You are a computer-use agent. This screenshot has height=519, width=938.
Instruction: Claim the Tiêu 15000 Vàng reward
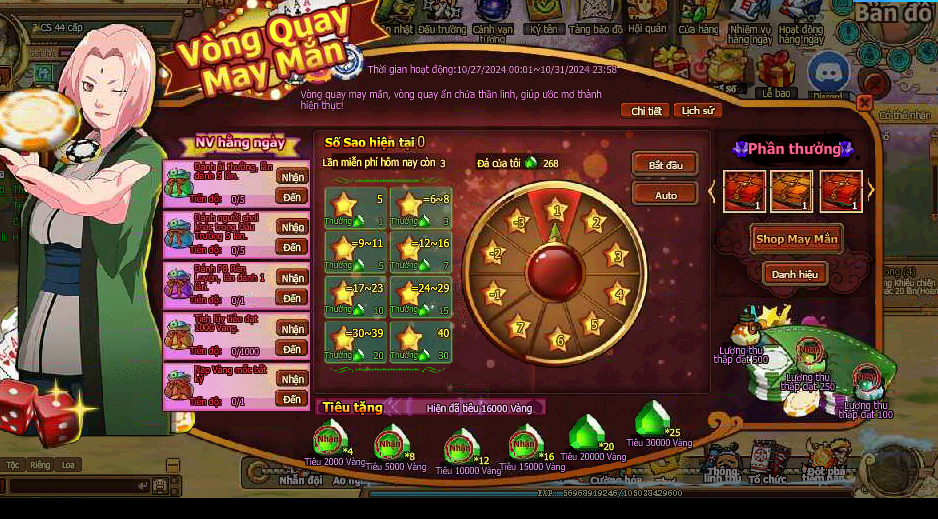click(523, 441)
